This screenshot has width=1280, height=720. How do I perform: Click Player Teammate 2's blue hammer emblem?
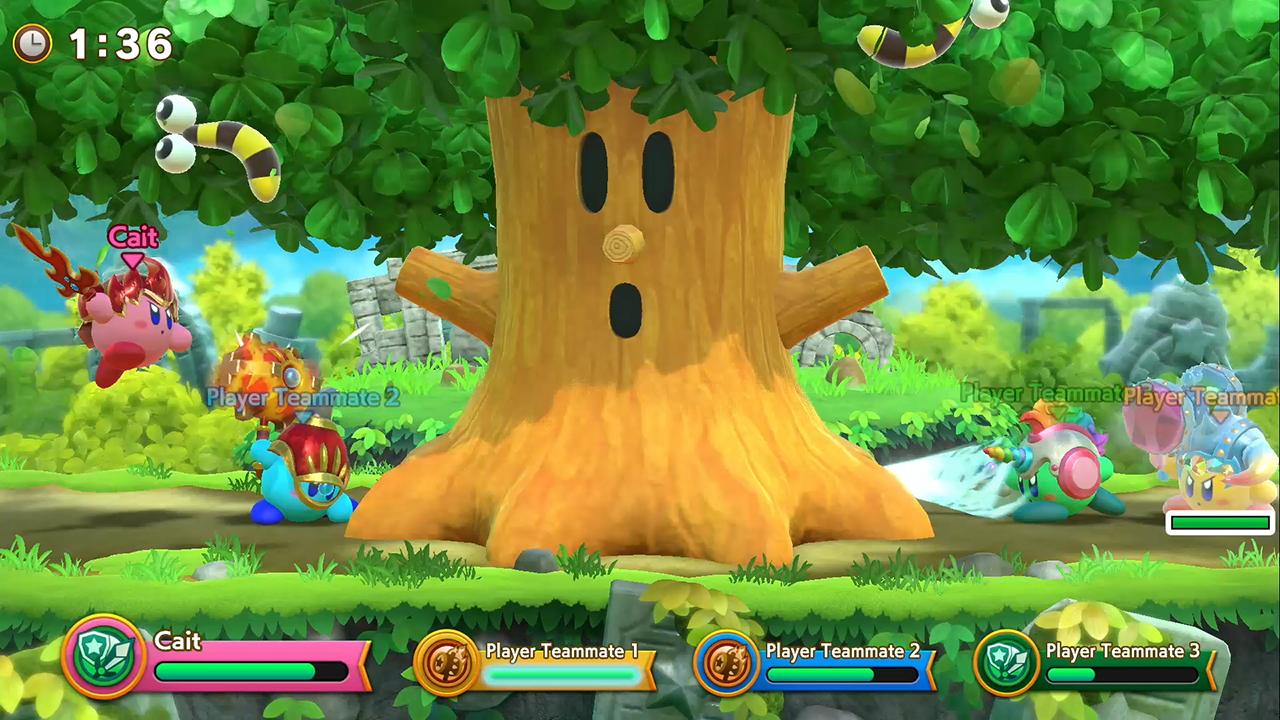(727, 662)
